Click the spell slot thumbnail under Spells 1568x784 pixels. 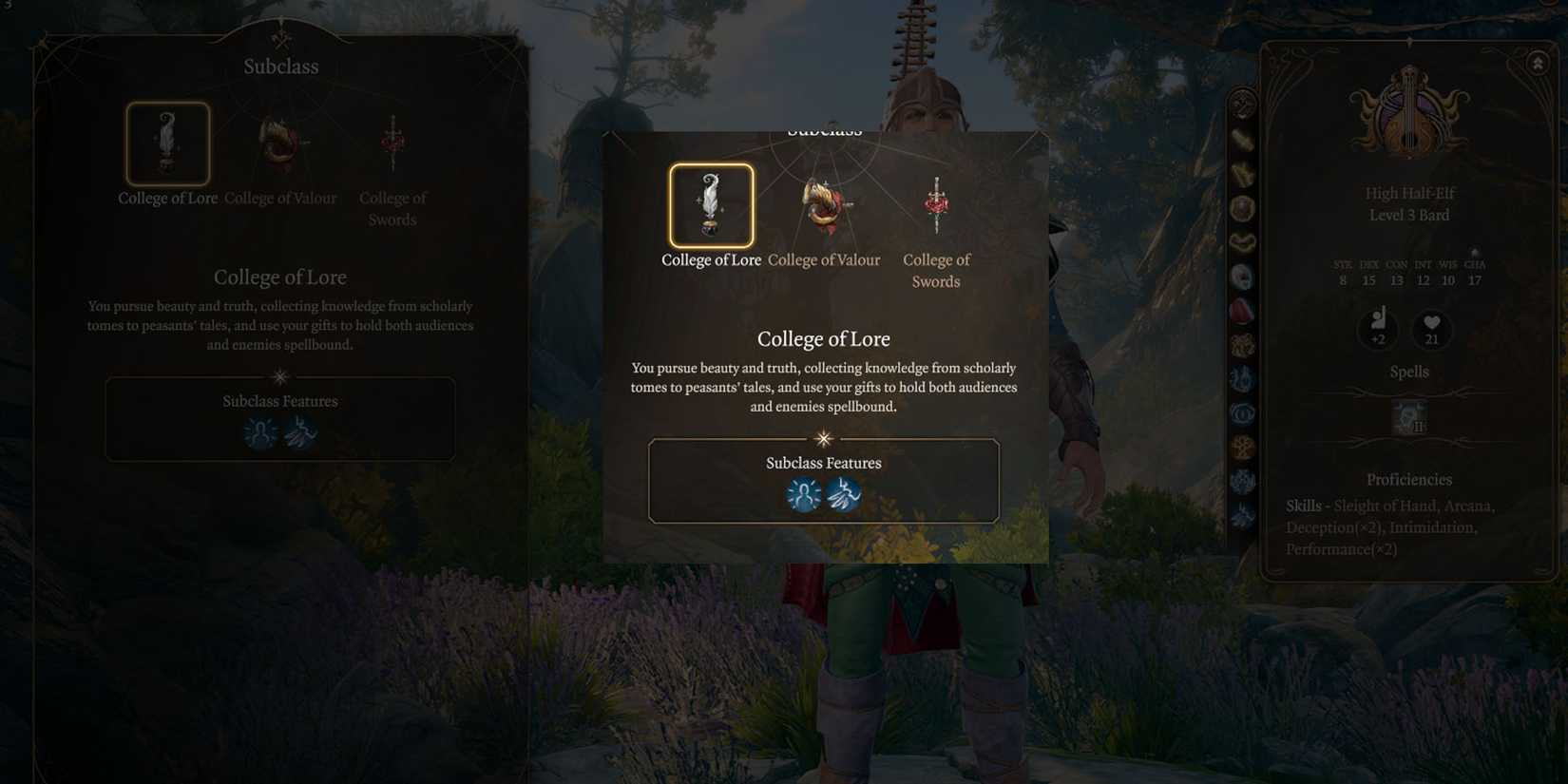(1407, 416)
